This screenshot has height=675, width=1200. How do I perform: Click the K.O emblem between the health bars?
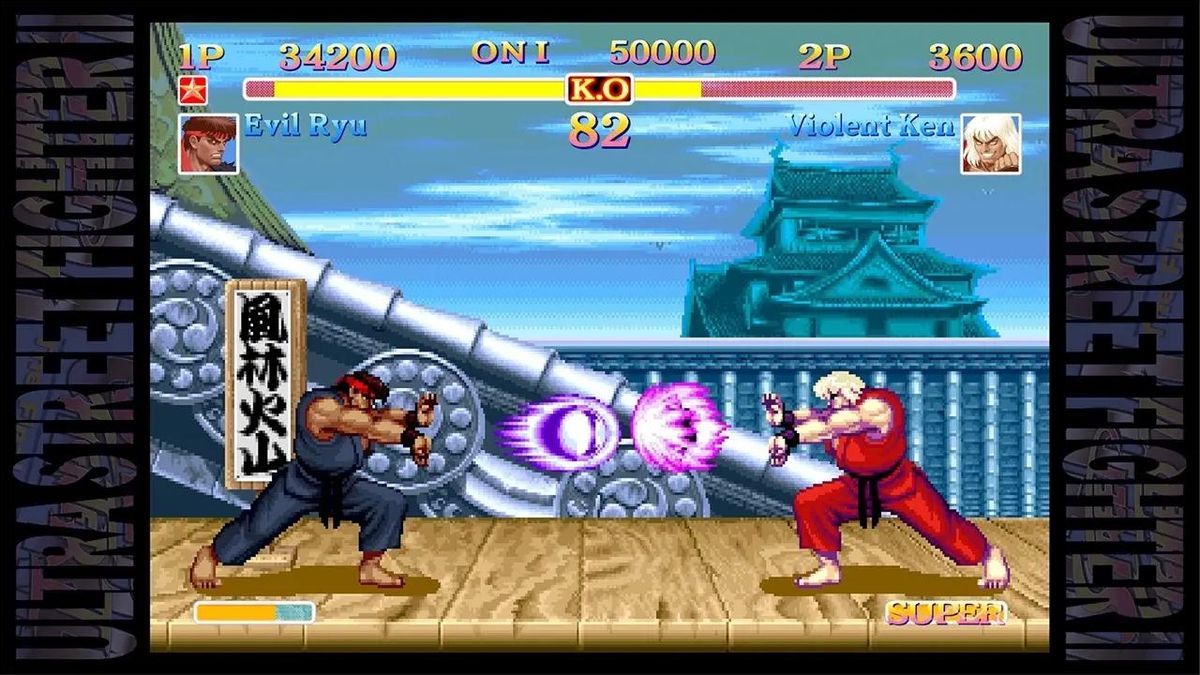pos(599,90)
